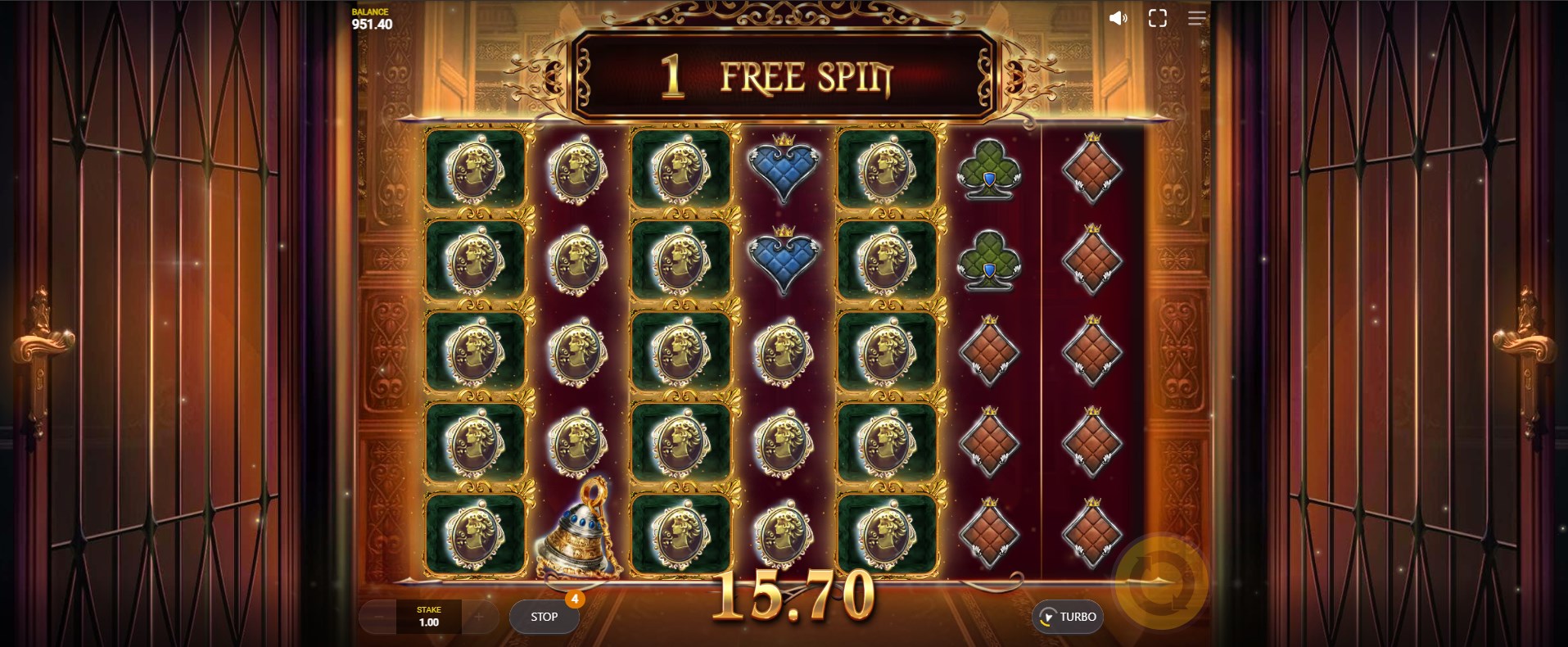Click the golden spin button
The height and width of the screenshot is (647, 1568).
[x=1161, y=582]
